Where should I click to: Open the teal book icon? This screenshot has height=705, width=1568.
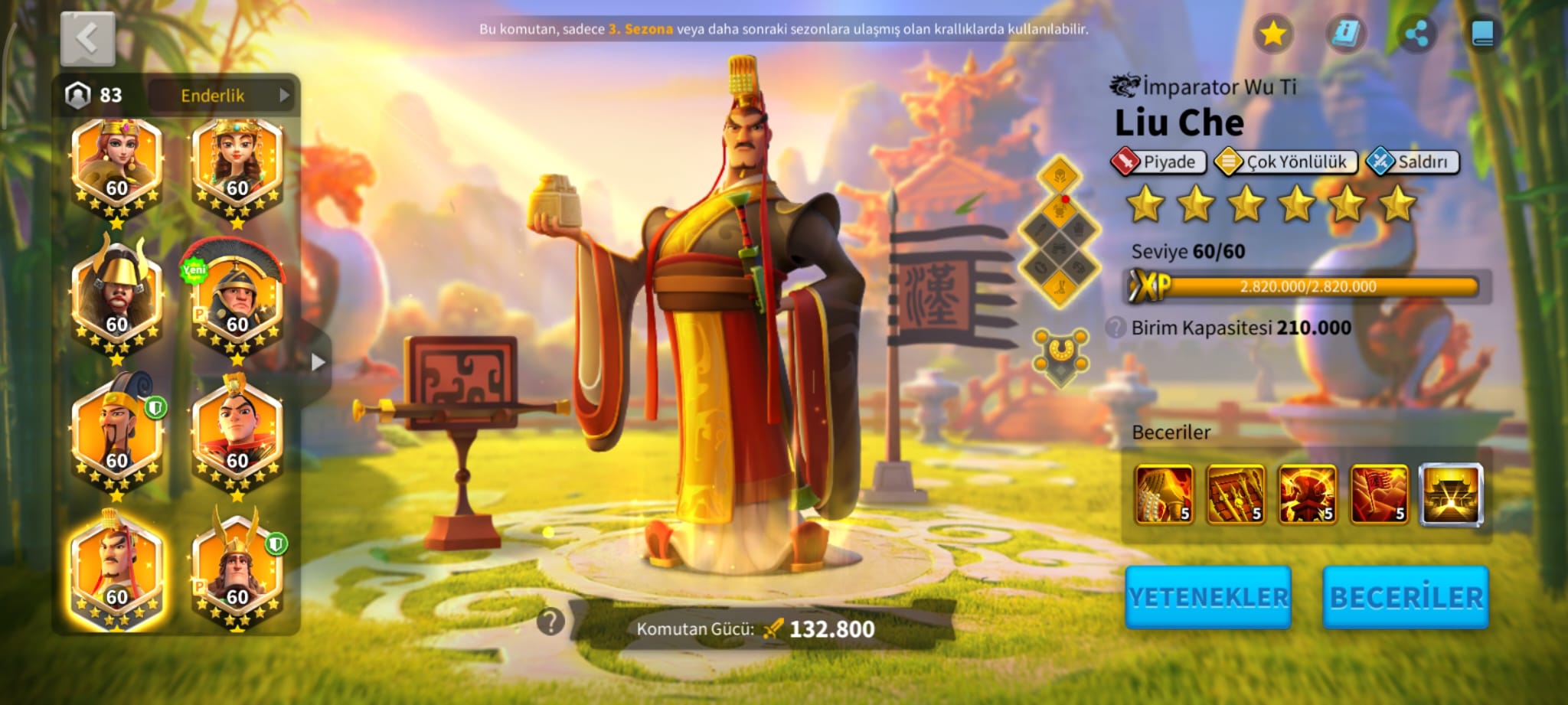1482,34
